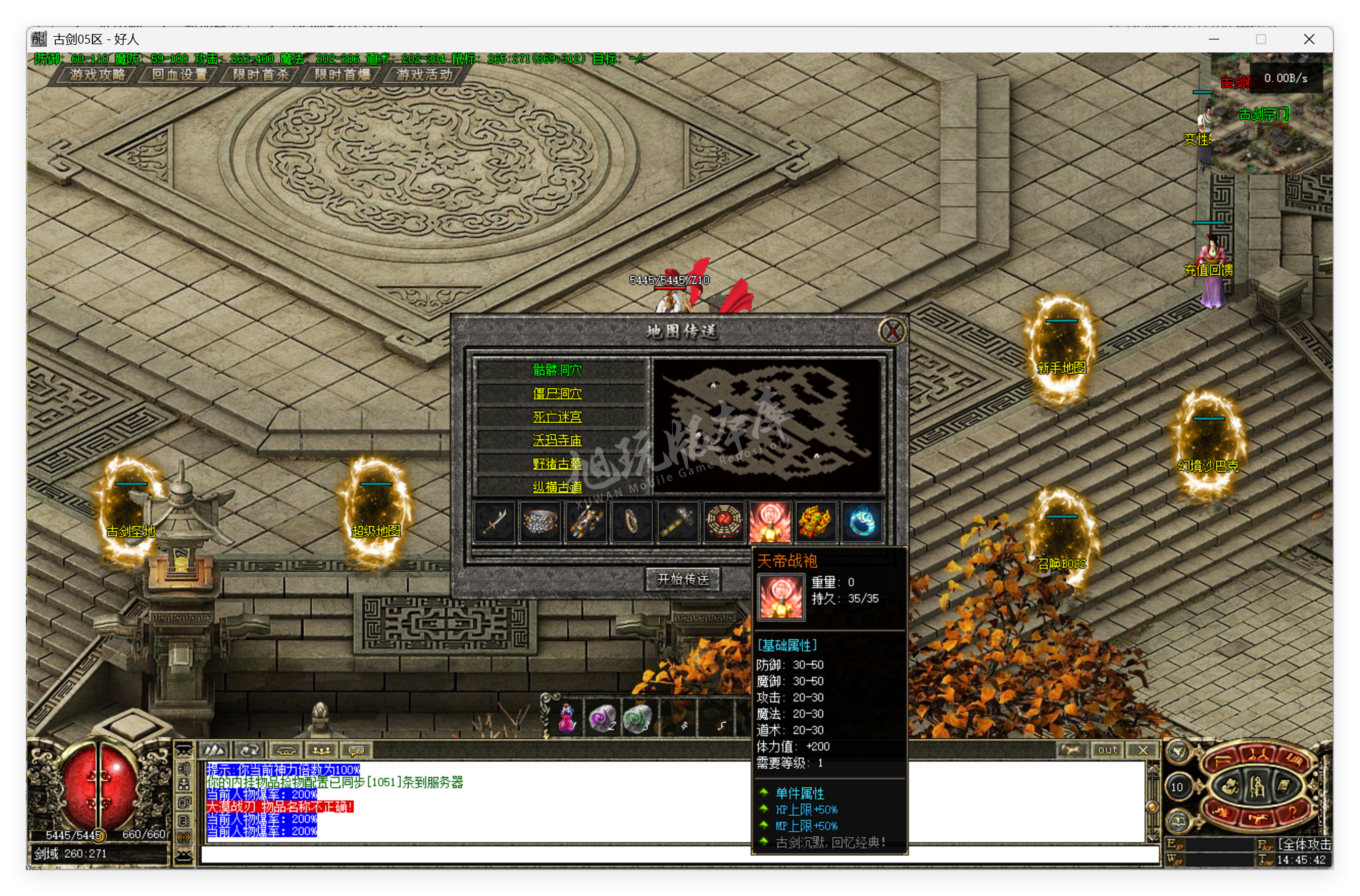Select the 骷髅洞穴 map destination
The image size is (1360, 896).
point(559,369)
